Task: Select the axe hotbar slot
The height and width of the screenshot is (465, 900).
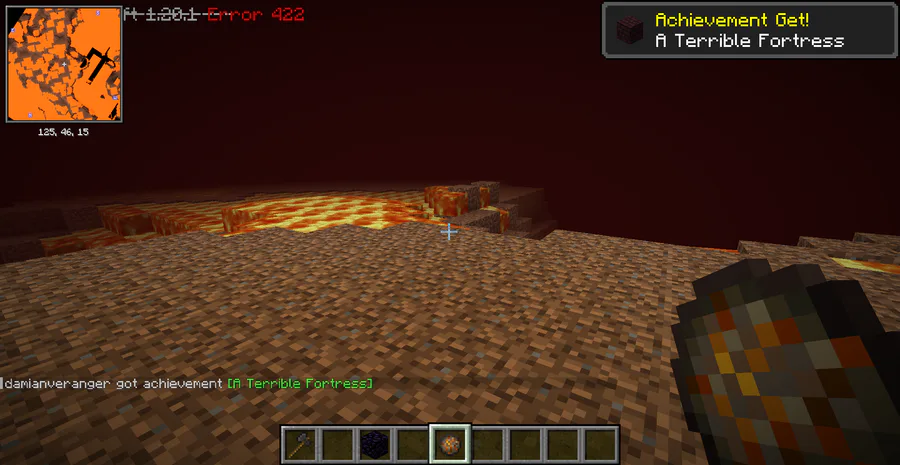Action: coord(299,443)
